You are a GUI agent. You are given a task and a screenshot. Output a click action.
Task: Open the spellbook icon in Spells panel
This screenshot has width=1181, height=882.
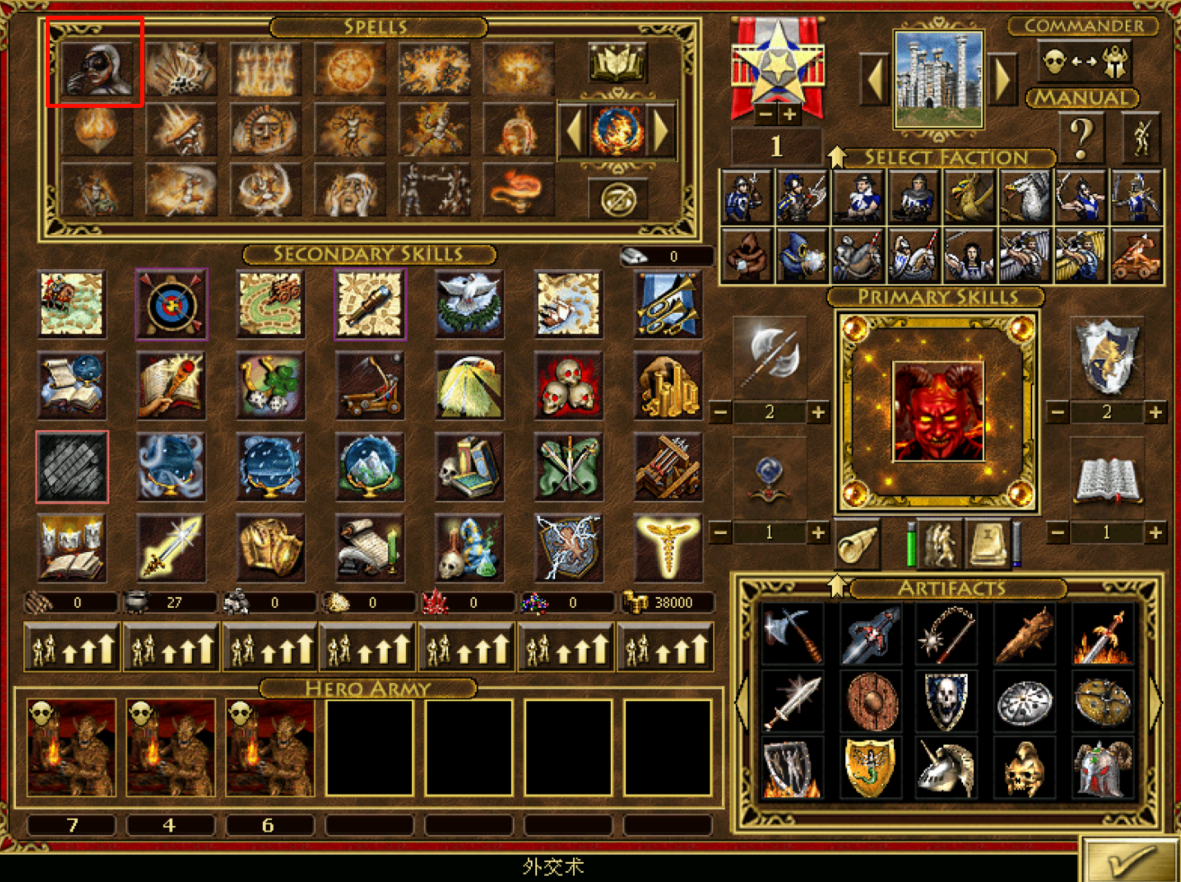617,62
